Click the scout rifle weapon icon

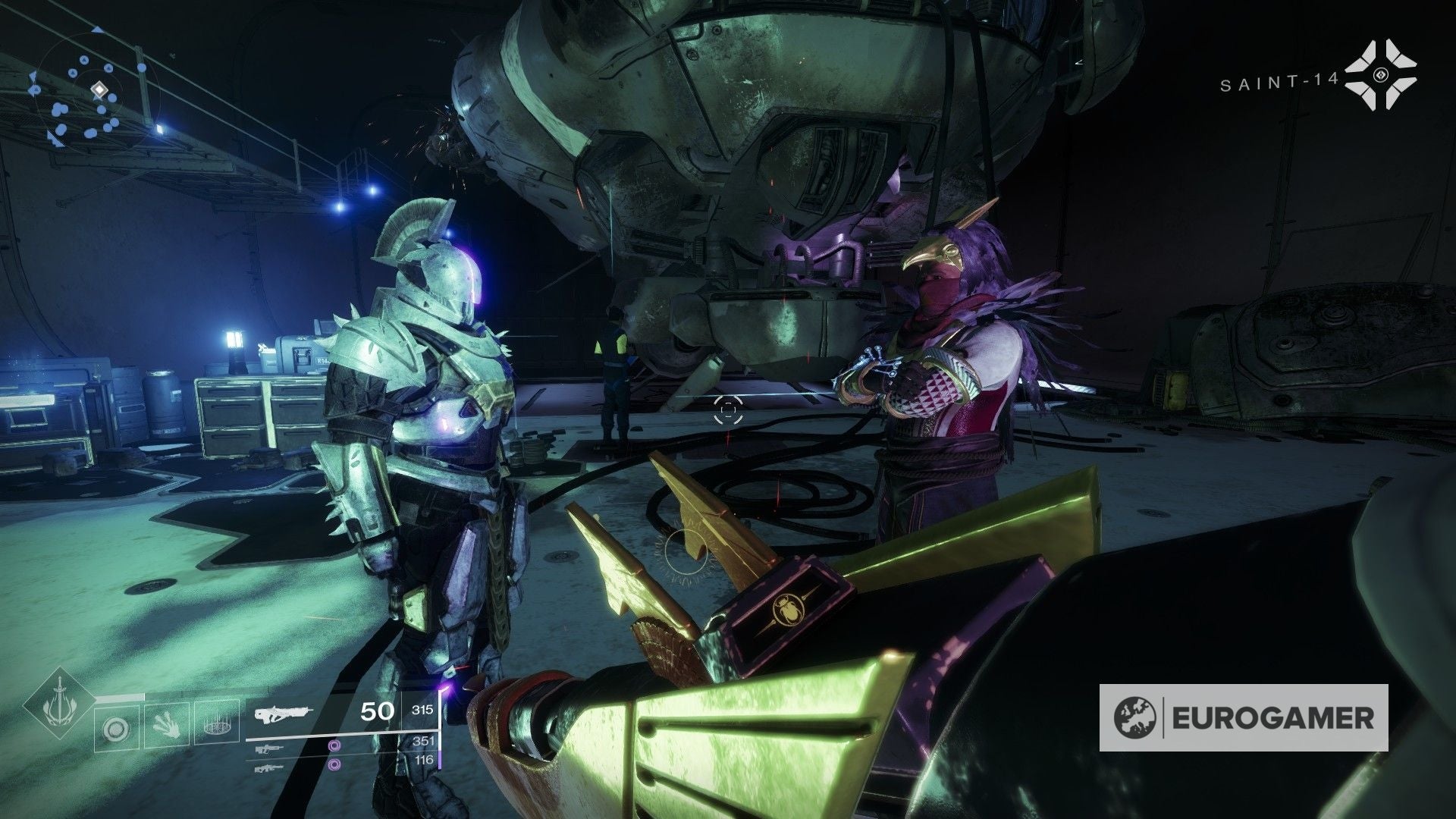point(269,751)
